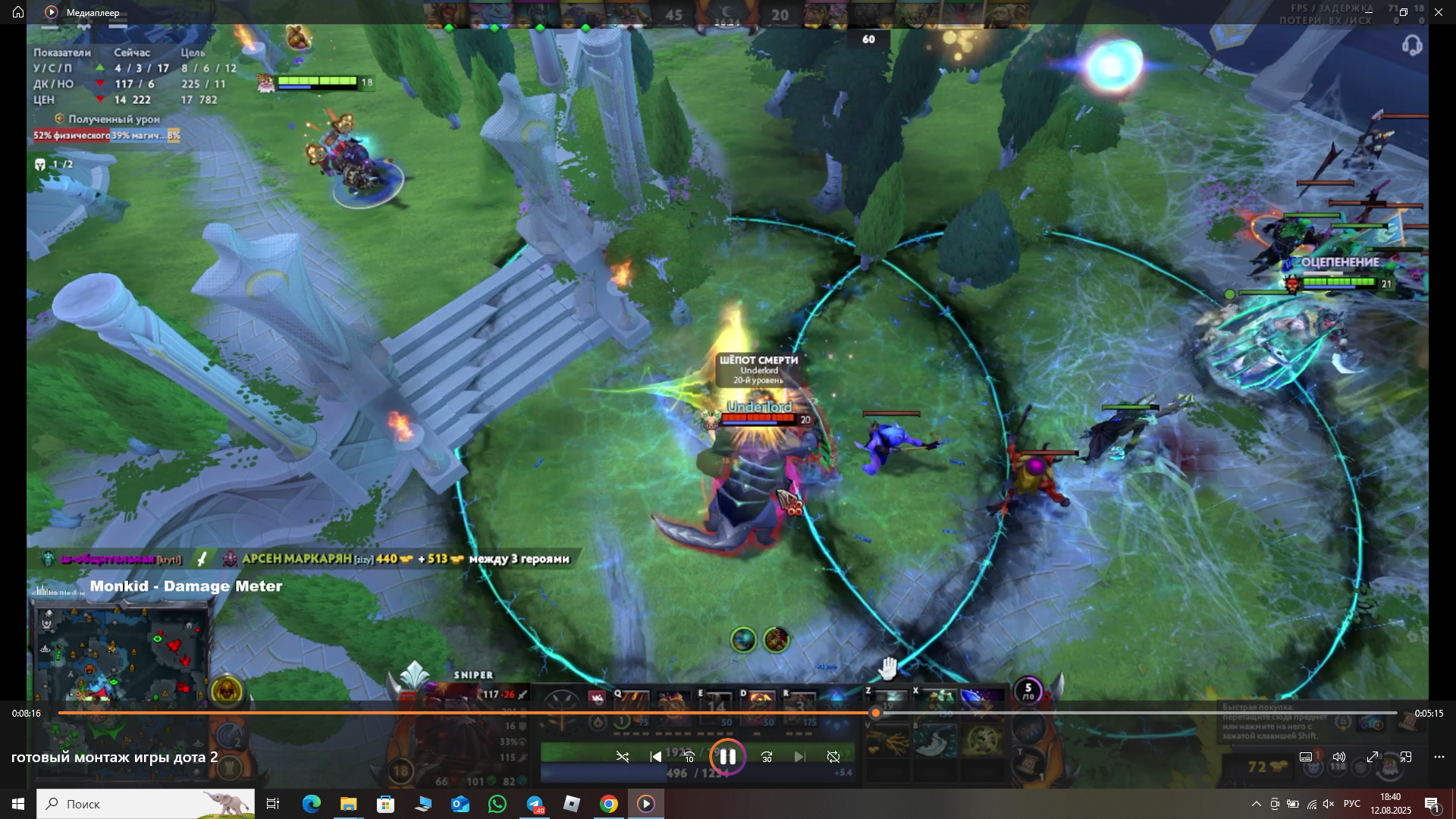The image size is (1456, 819).
Task: Pause the video playback
Action: coord(727,757)
